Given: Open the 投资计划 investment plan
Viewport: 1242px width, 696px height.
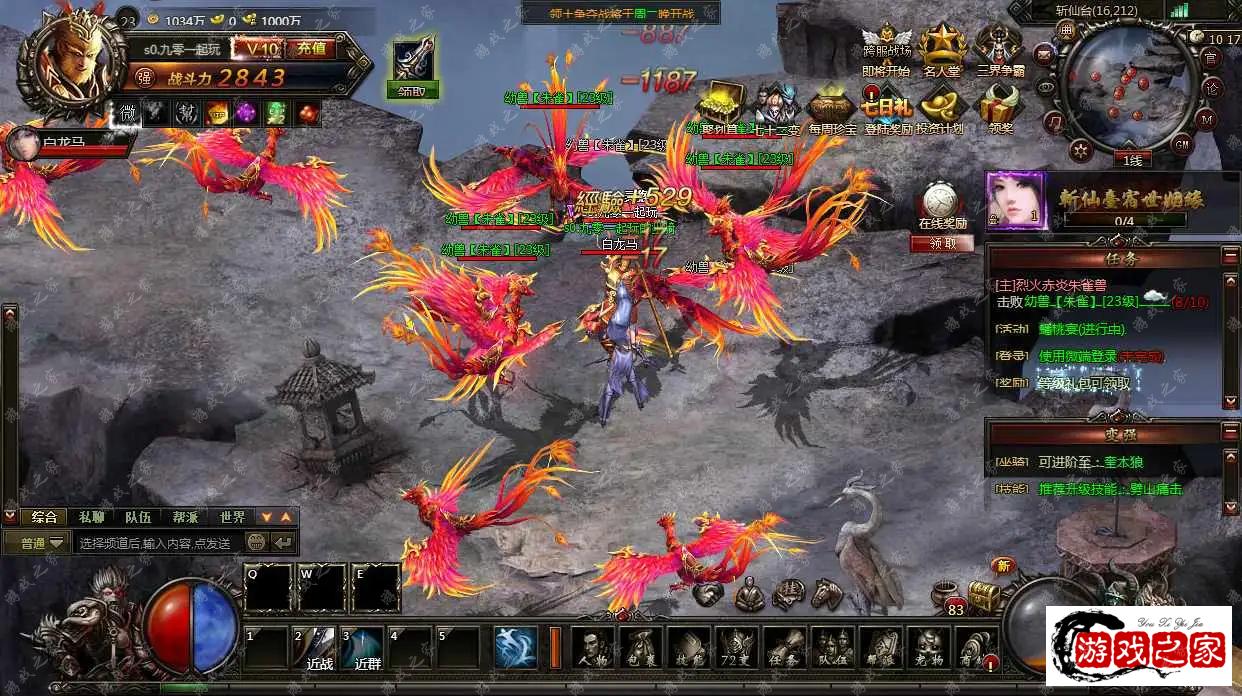Looking at the screenshot, I should 940,108.
